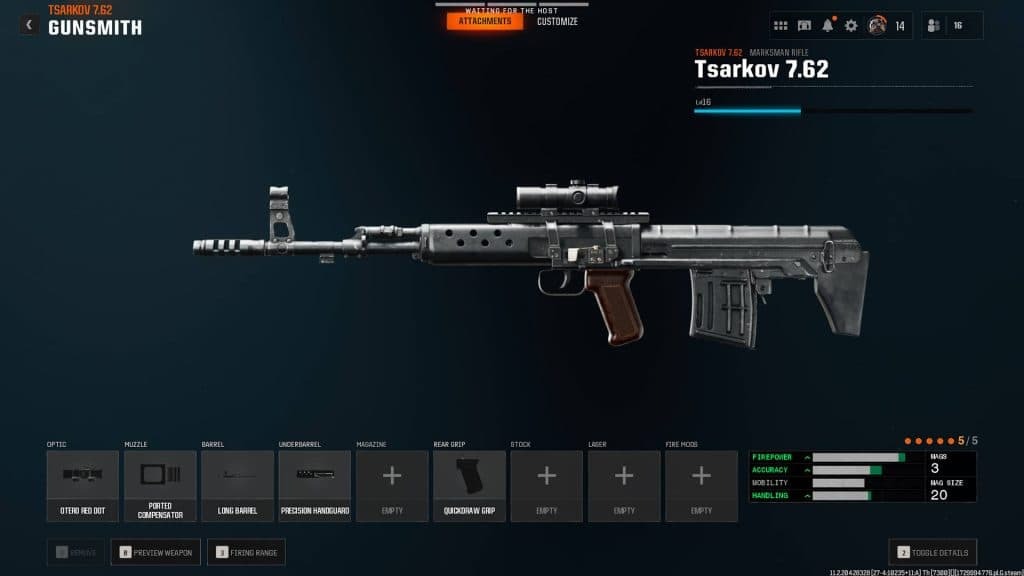The height and width of the screenshot is (576, 1024).
Task: Toggle the weapon stat details
Action: [x=933, y=551]
